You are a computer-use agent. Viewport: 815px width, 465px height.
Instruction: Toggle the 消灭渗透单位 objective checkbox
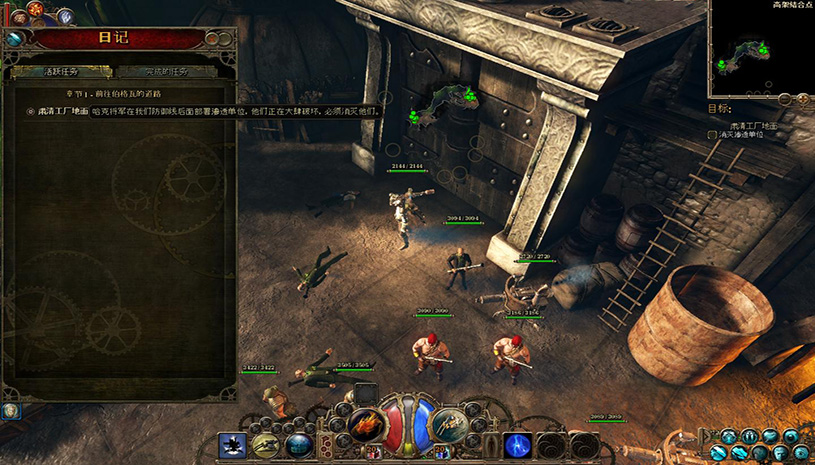[x=712, y=134]
